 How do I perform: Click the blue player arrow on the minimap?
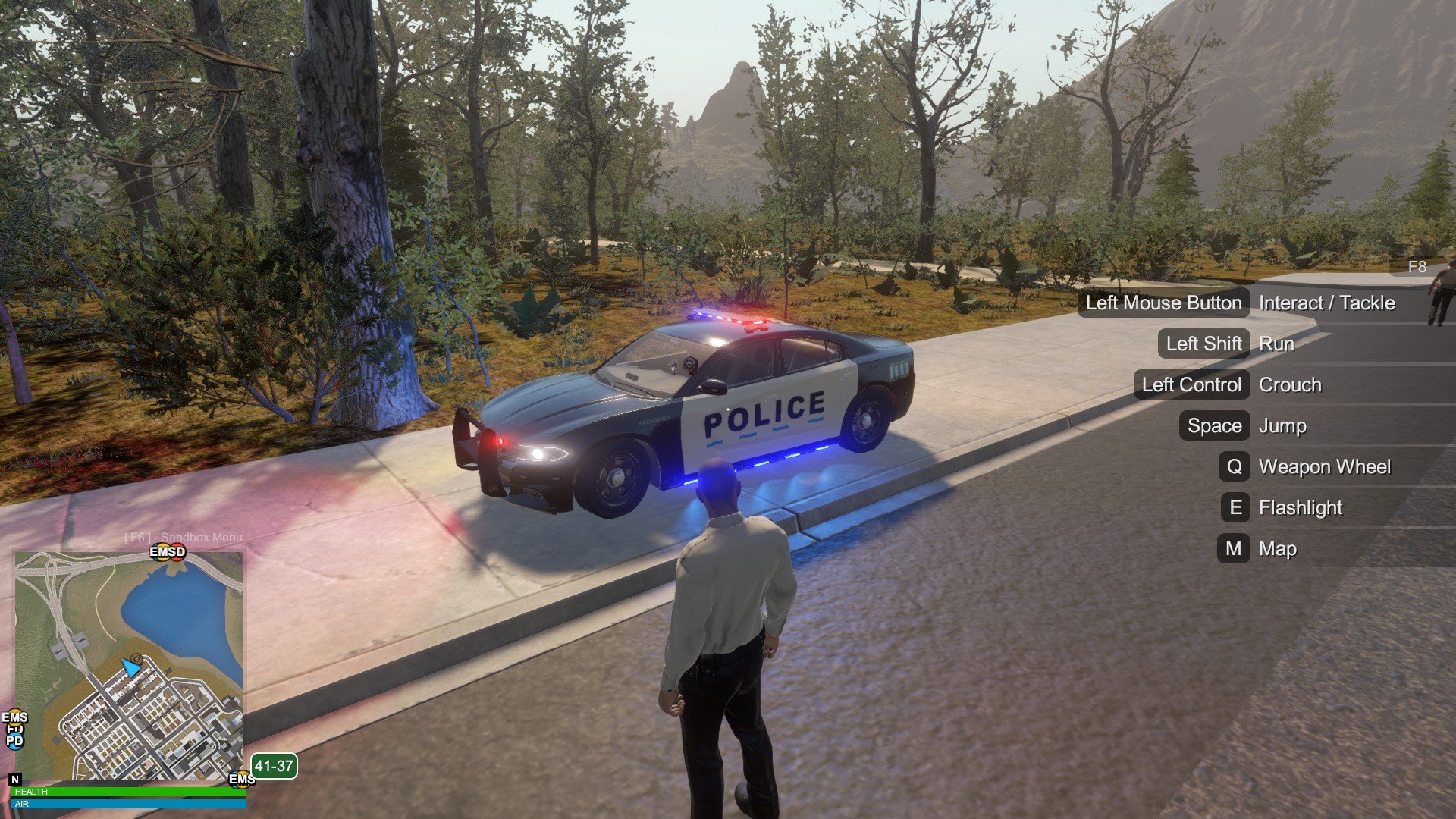click(x=131, y=668)
